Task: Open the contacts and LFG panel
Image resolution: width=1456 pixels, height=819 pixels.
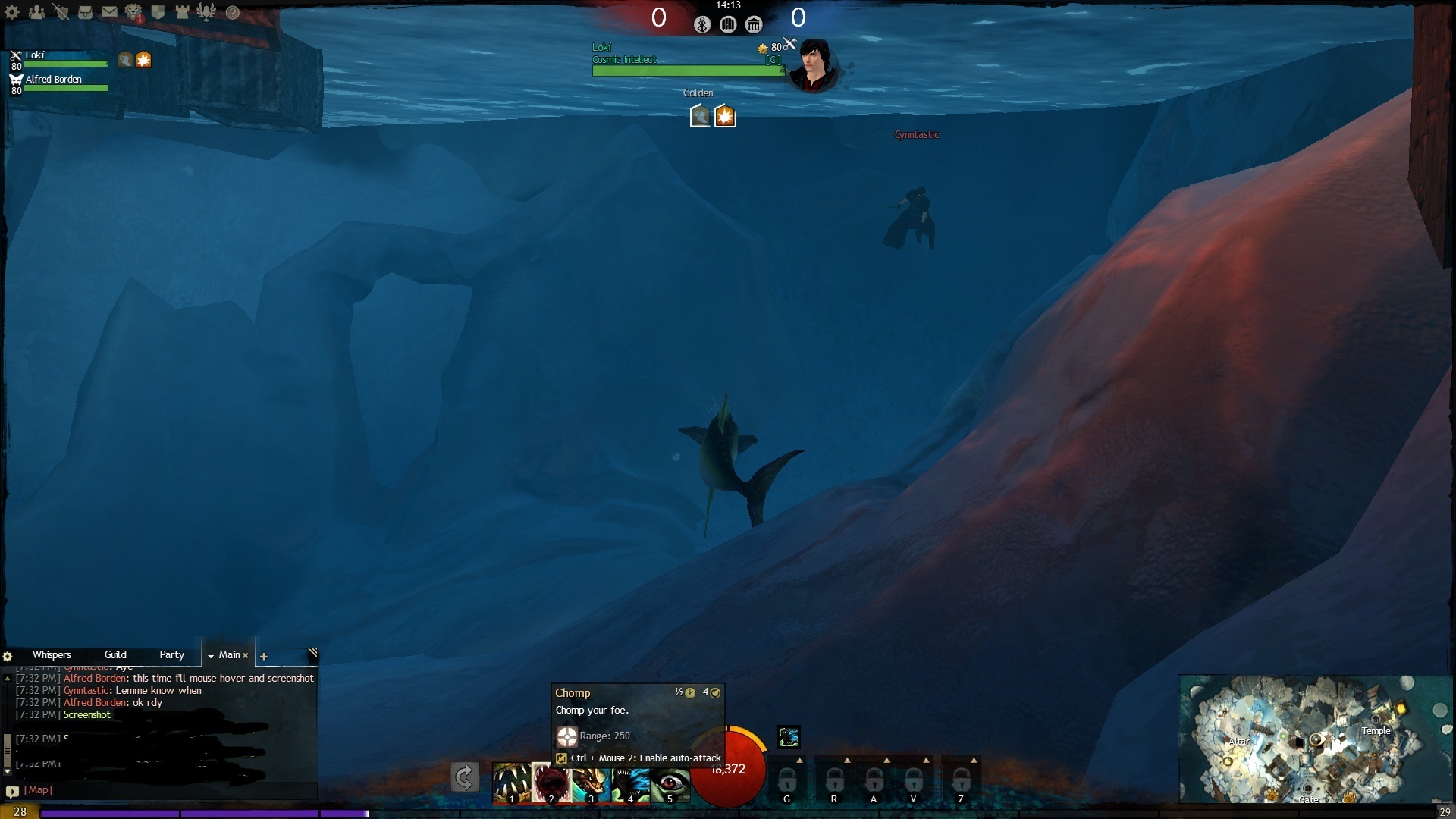Action: [x=36, y=12]
